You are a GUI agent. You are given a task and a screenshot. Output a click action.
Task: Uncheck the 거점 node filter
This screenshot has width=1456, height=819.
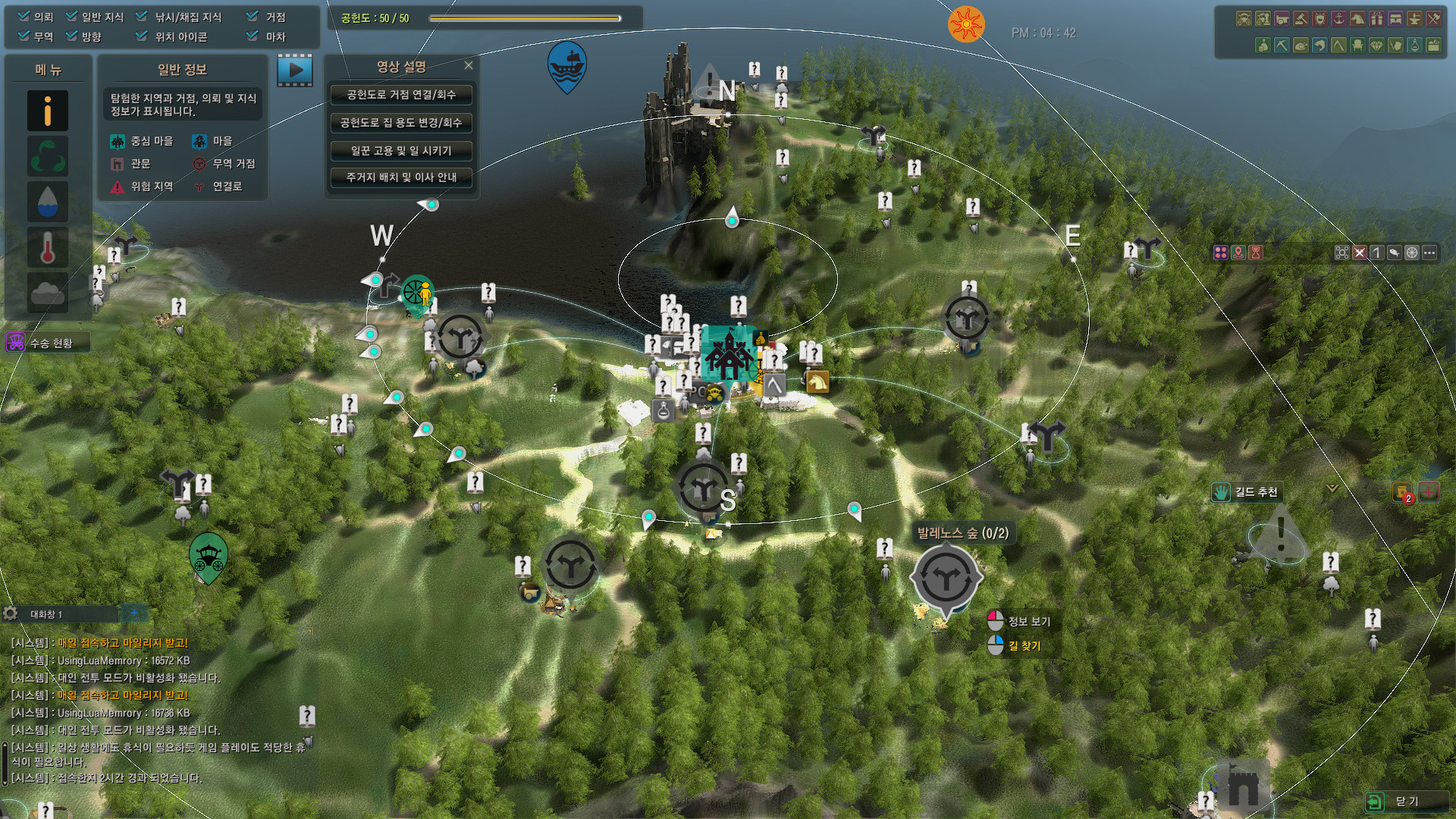tap(253, 17)
